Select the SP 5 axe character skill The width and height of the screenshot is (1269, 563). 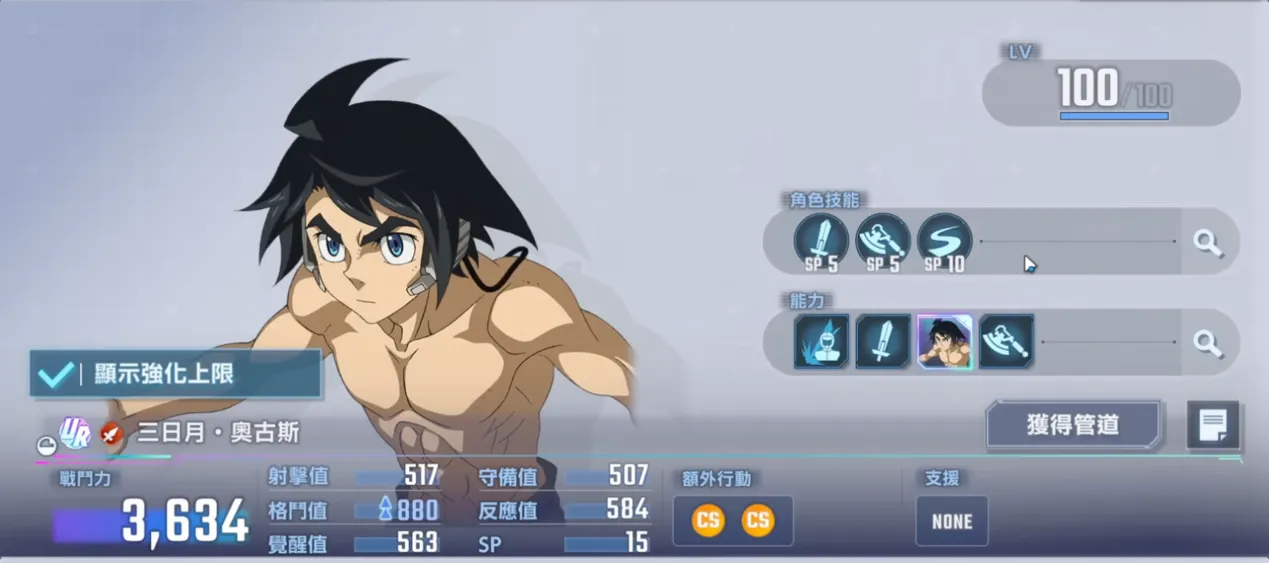[883, 241]
